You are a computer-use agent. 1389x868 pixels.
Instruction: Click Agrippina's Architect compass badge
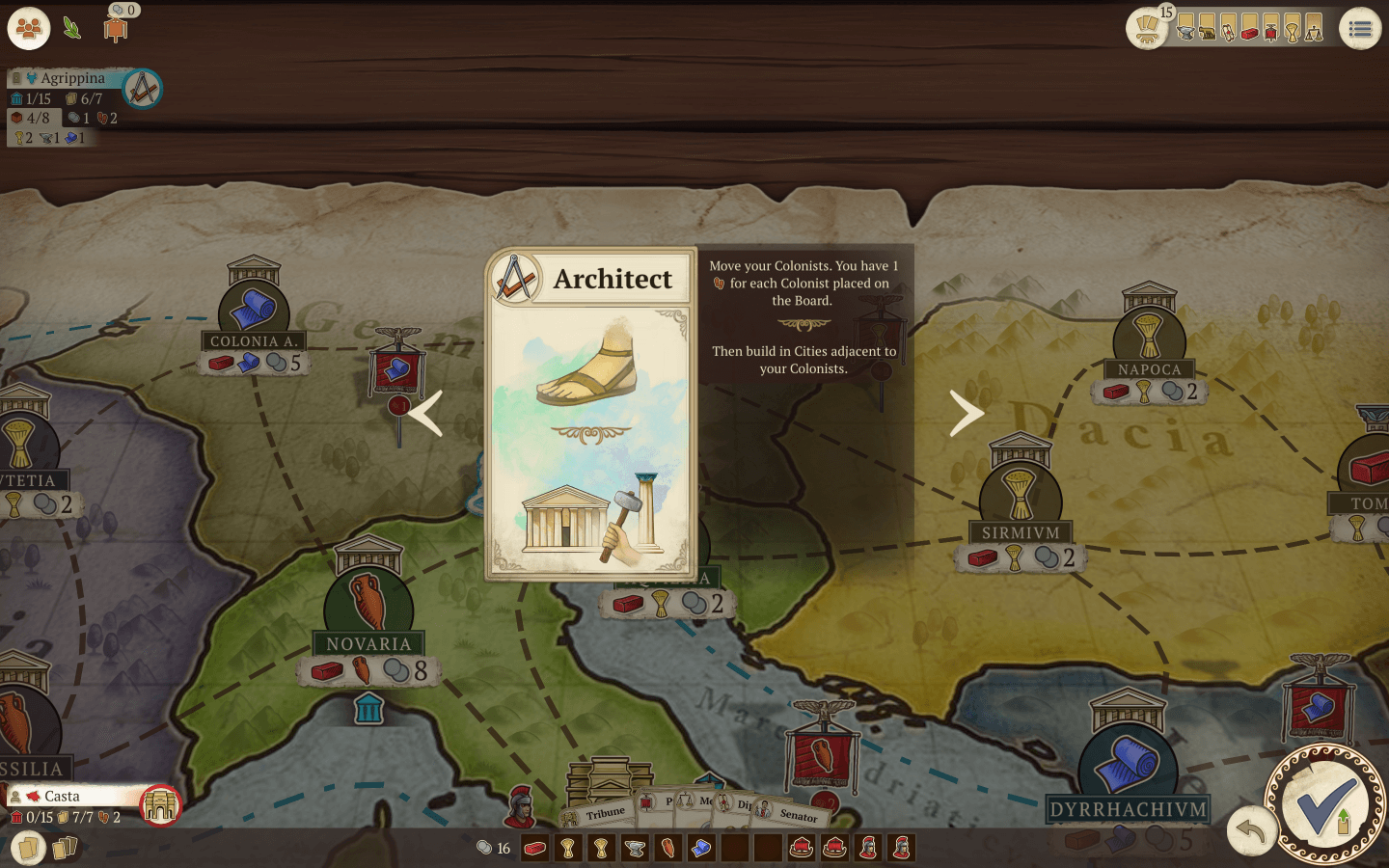coord(143,90)
